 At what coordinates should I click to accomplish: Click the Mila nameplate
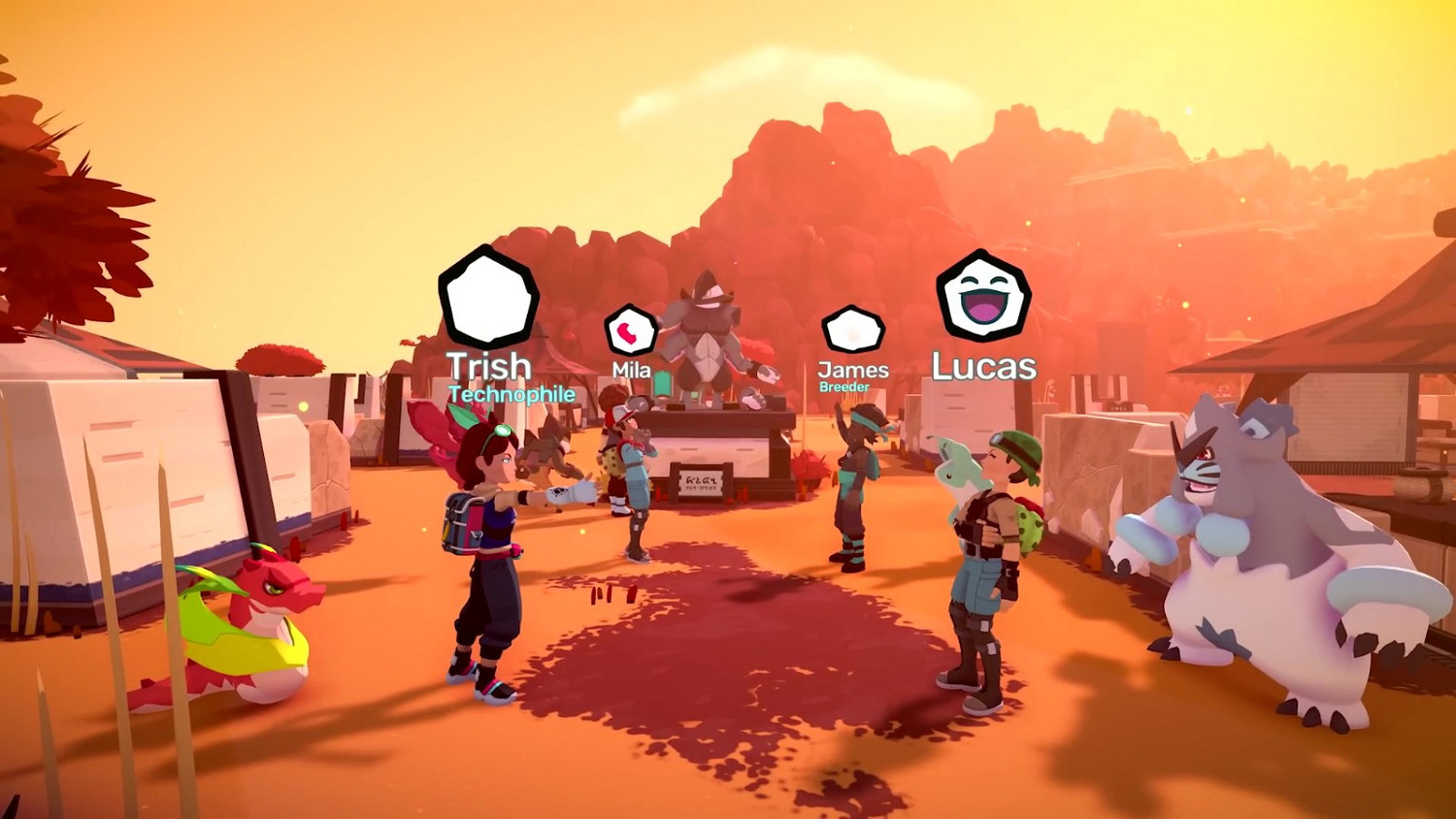point(631,371)
